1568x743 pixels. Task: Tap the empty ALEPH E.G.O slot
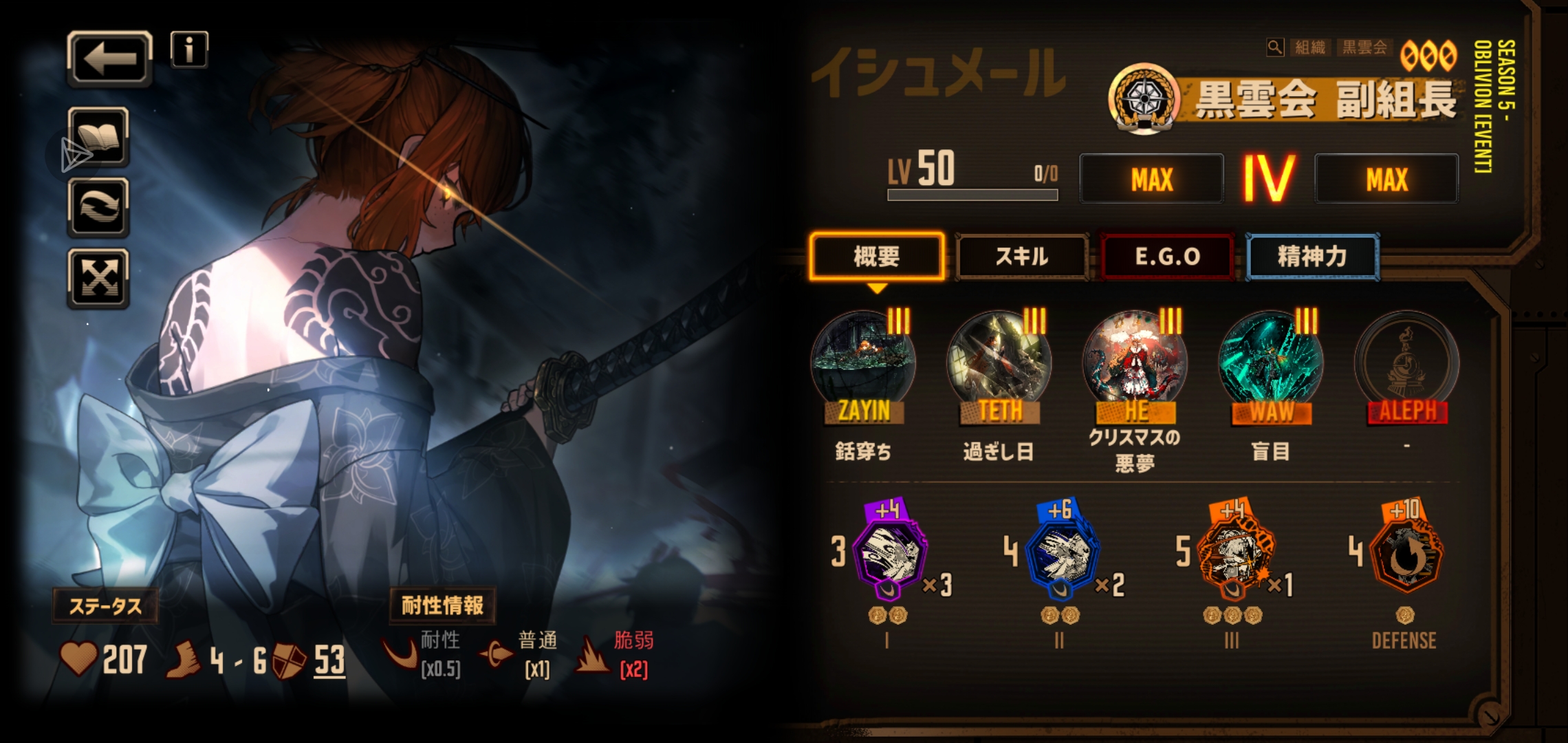[1406, 365]
